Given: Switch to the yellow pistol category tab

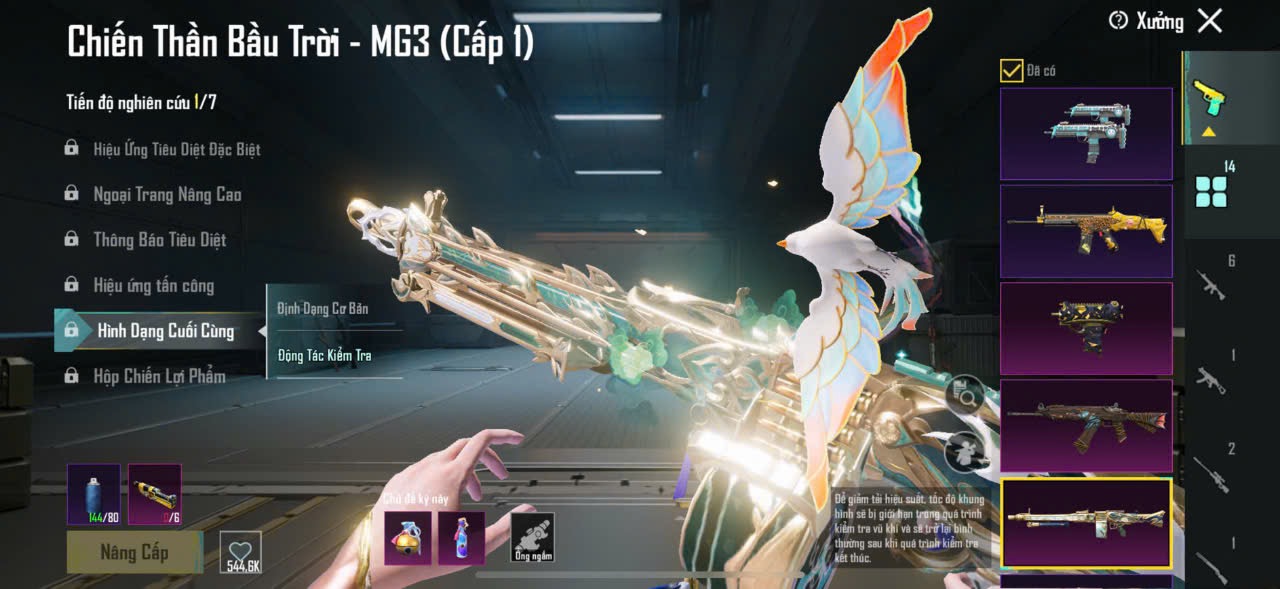Looking at the screenshot, I should [1210, 99].
